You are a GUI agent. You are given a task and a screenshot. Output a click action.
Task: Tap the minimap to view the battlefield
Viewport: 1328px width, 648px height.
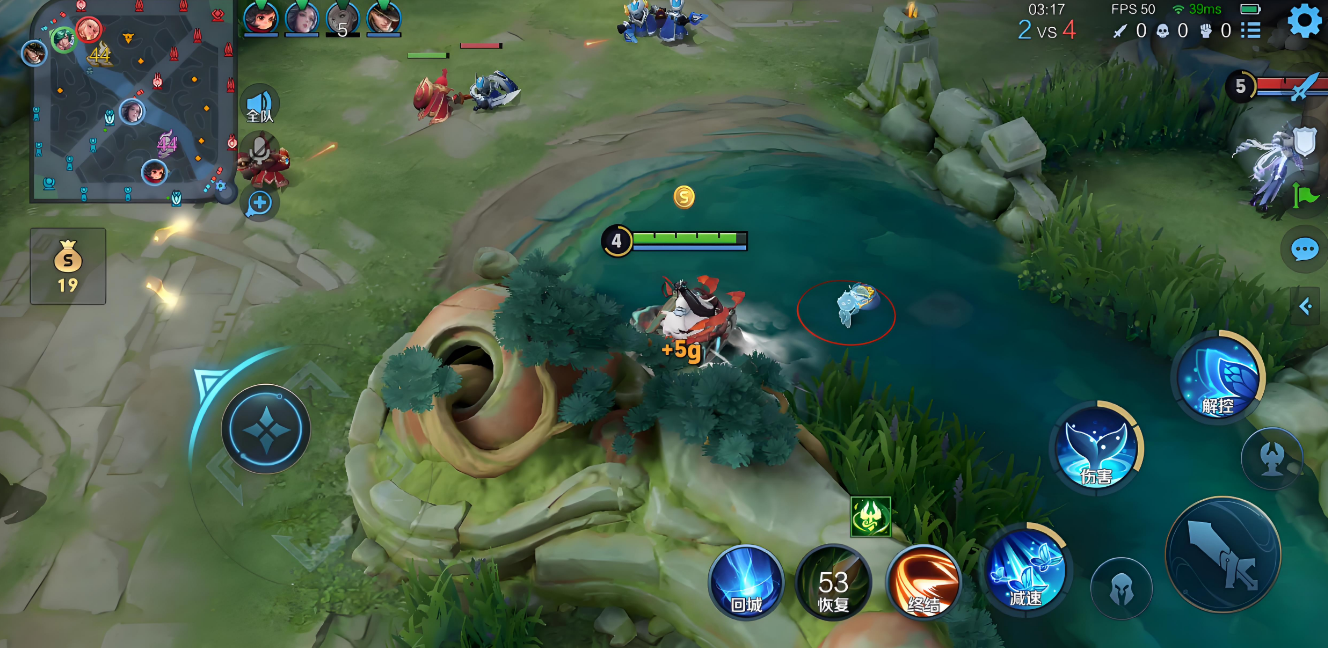click(130, 100)
